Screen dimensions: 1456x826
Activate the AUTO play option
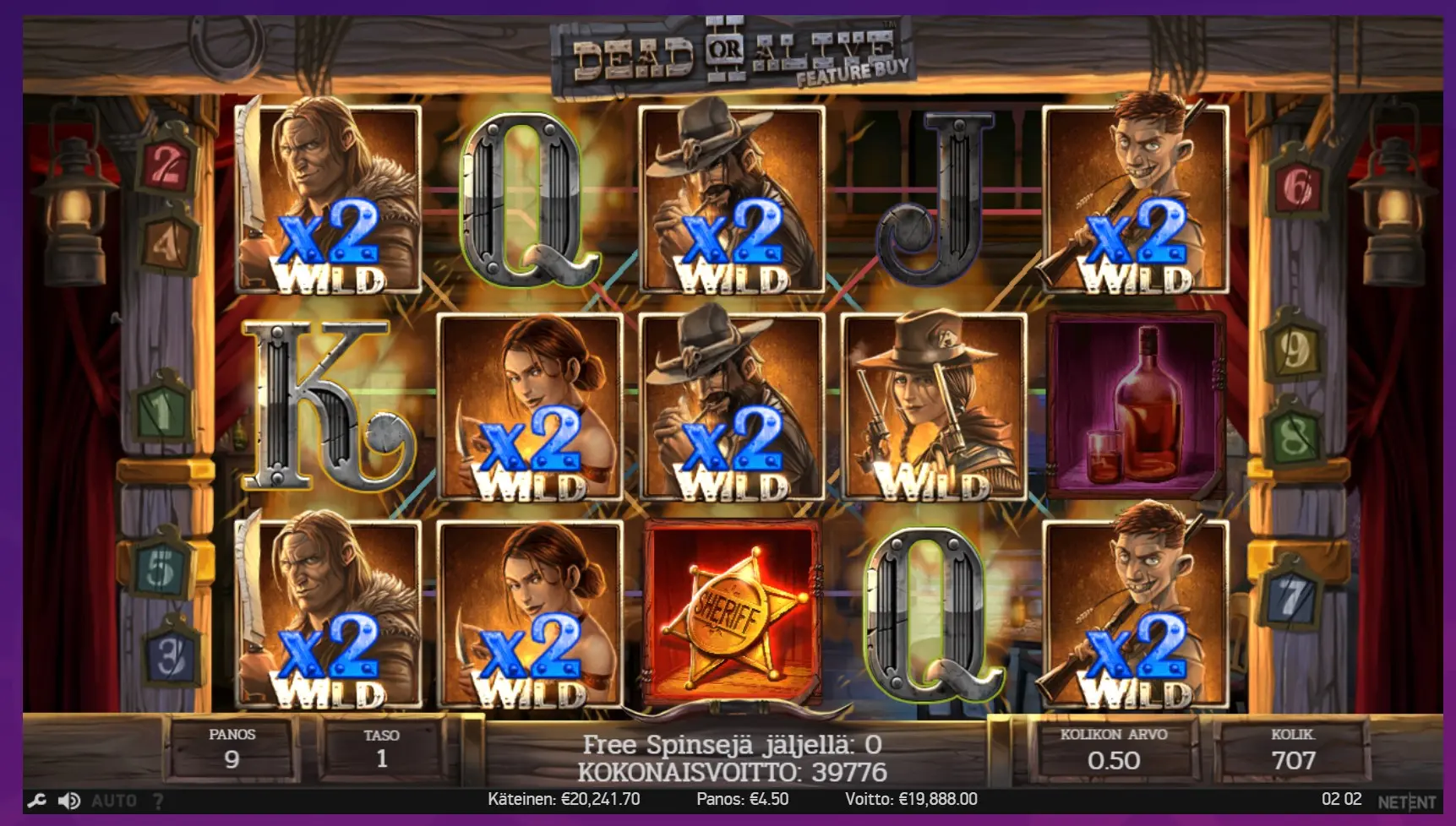(113, 800)
